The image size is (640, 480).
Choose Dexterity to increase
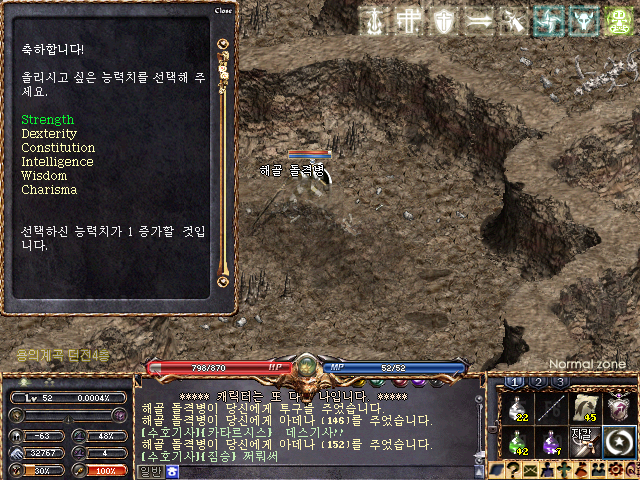pyautogui.click(x=49, y=134)
